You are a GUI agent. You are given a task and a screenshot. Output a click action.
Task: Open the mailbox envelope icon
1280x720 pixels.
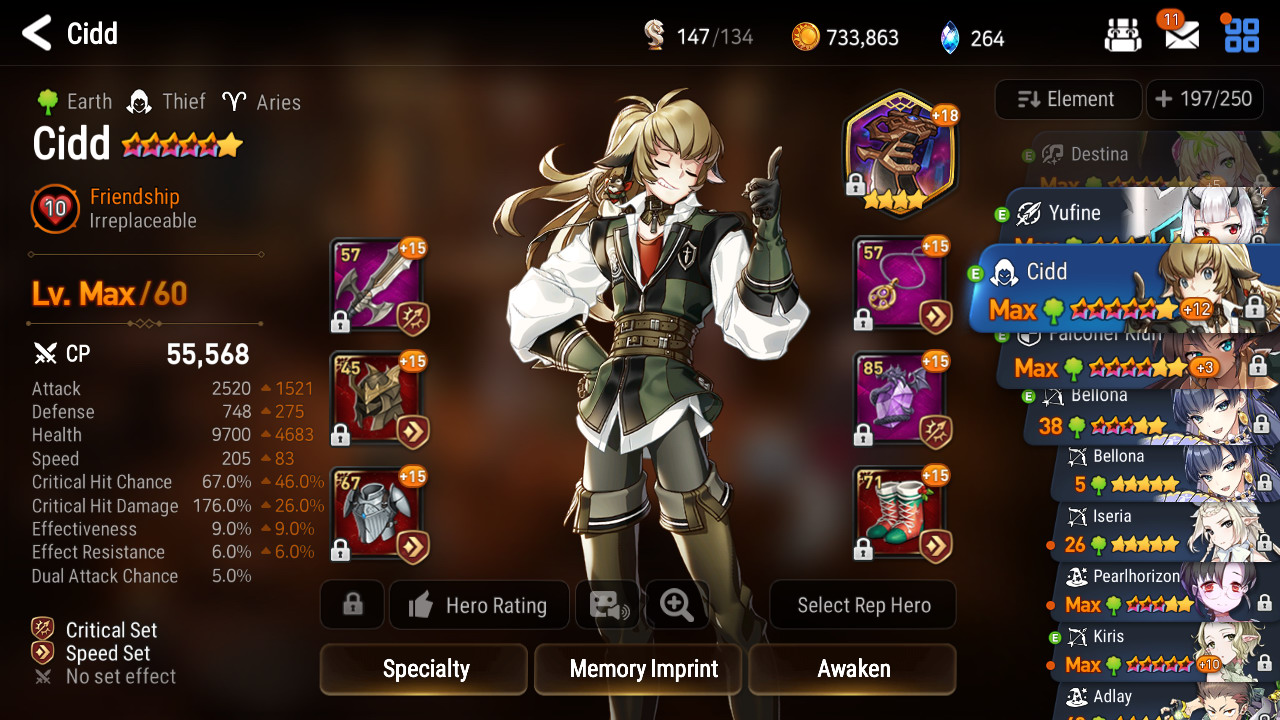[x=1182, y=36]
